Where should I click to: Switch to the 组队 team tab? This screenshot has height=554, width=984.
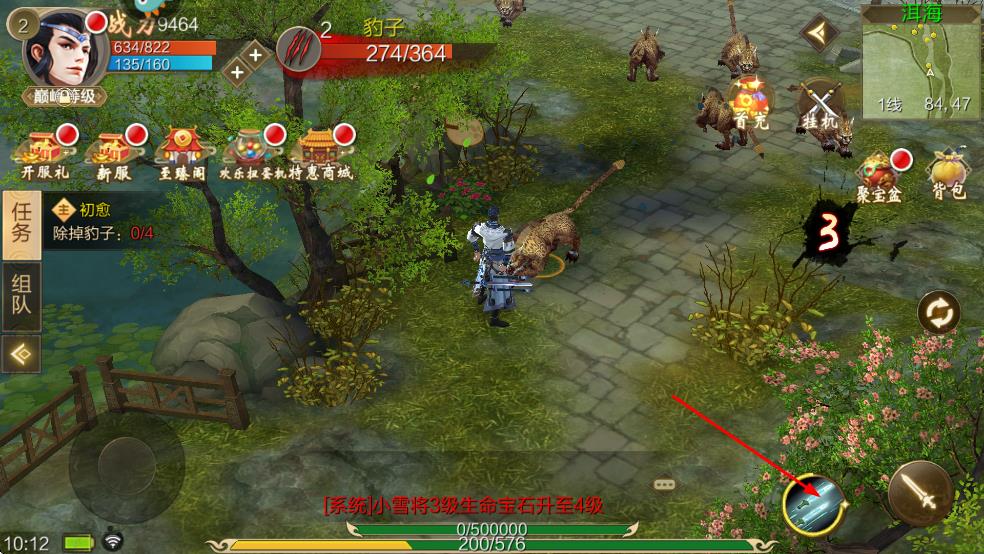tap(21, 294)
